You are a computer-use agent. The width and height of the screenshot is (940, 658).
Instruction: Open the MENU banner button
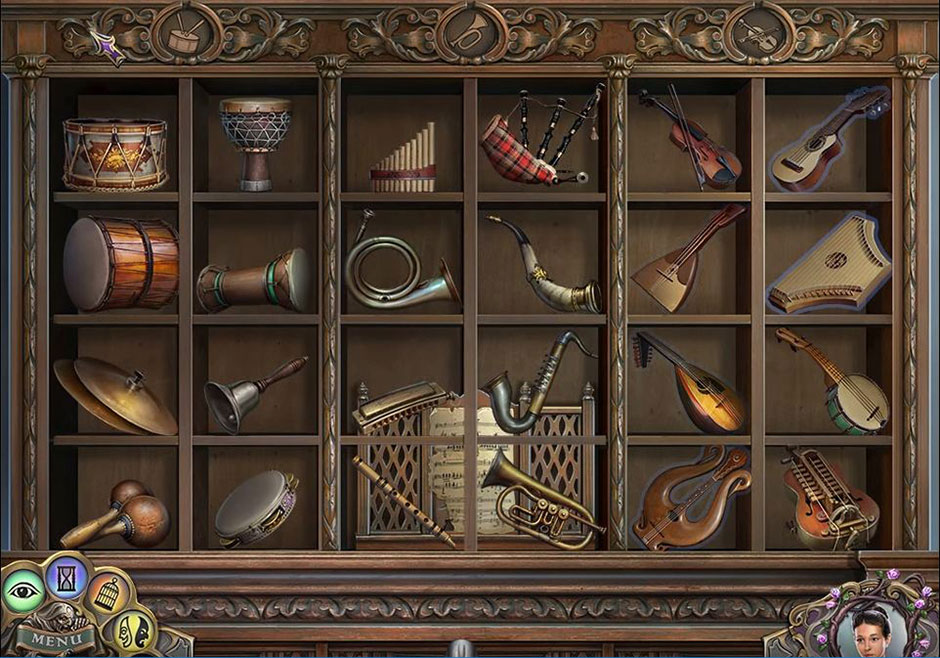(48, 636)
